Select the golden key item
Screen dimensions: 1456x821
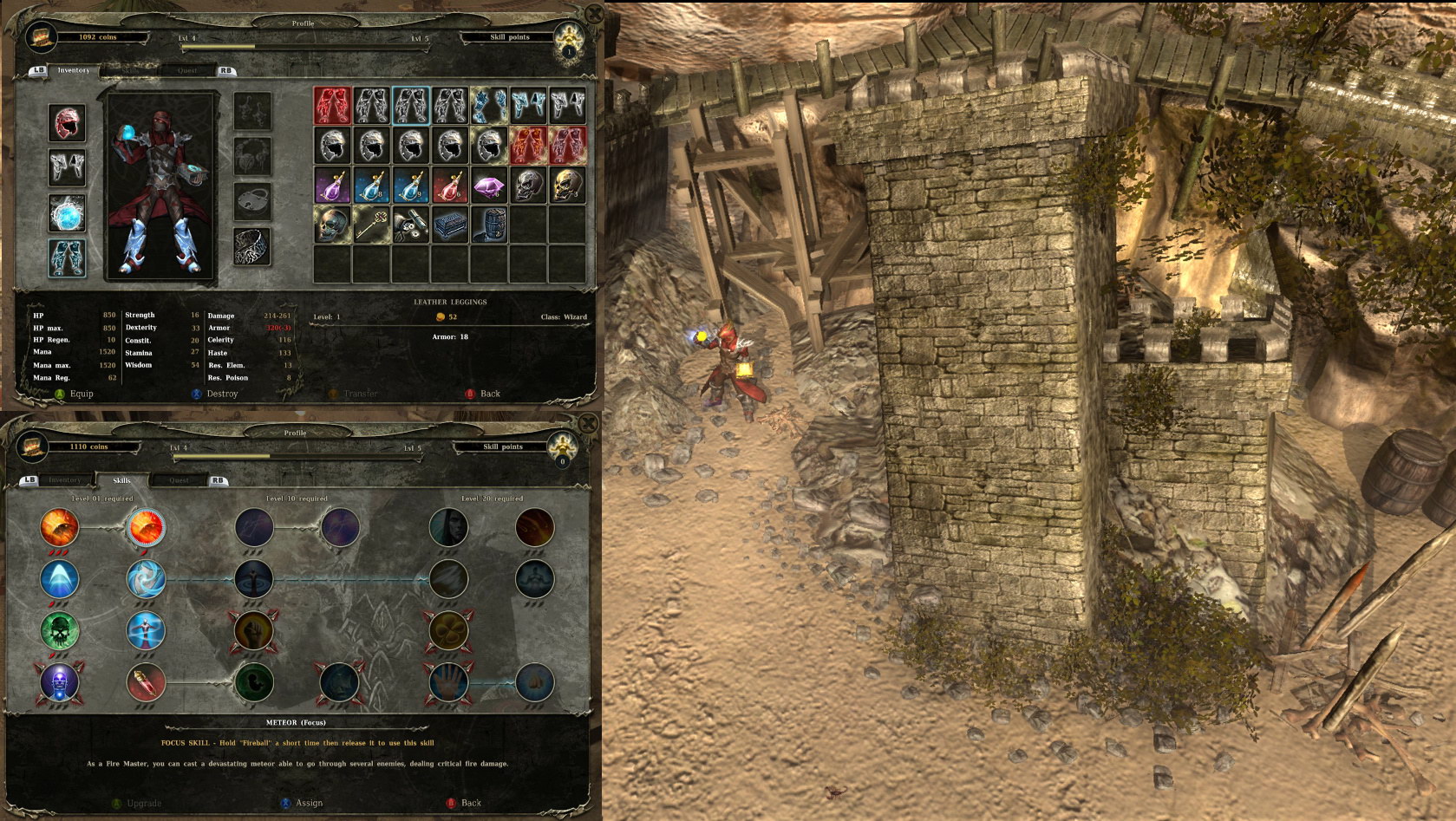pos(371,225)
